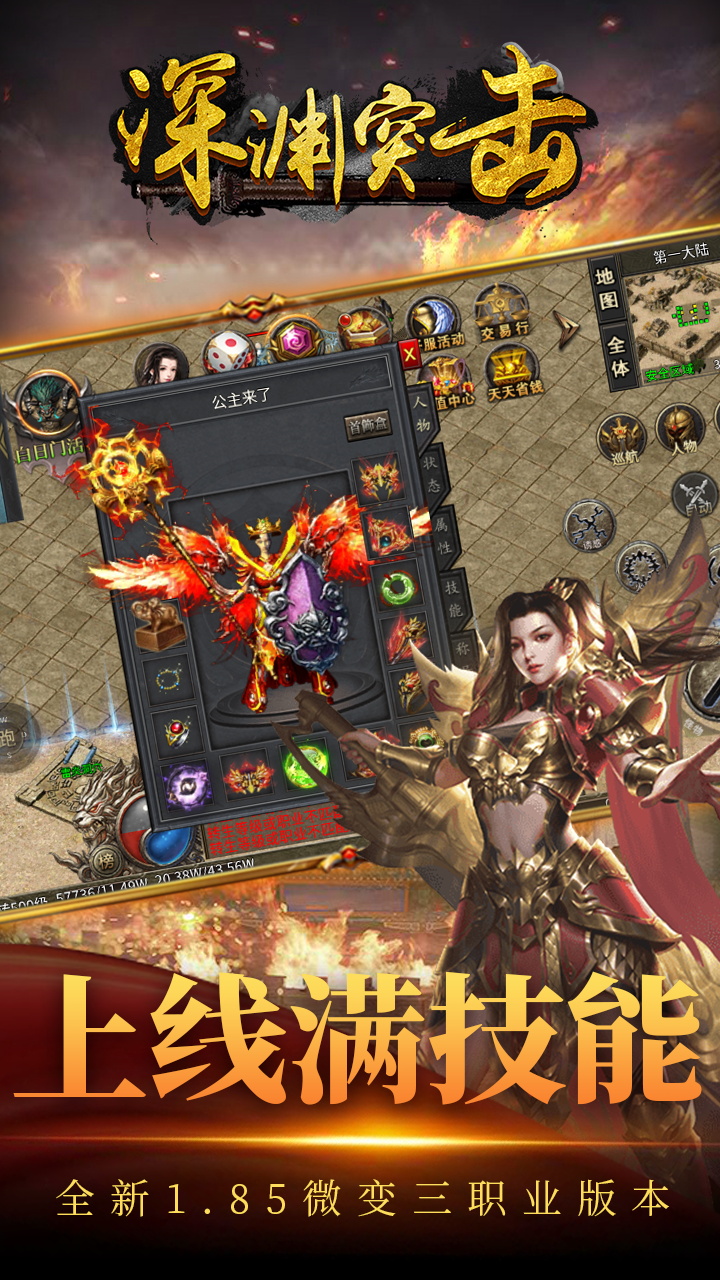Click the red and white dice icon
Image resolution: width=720 pixels, height=1280 pixels.
pyautogui.click(x=228, y=353)
